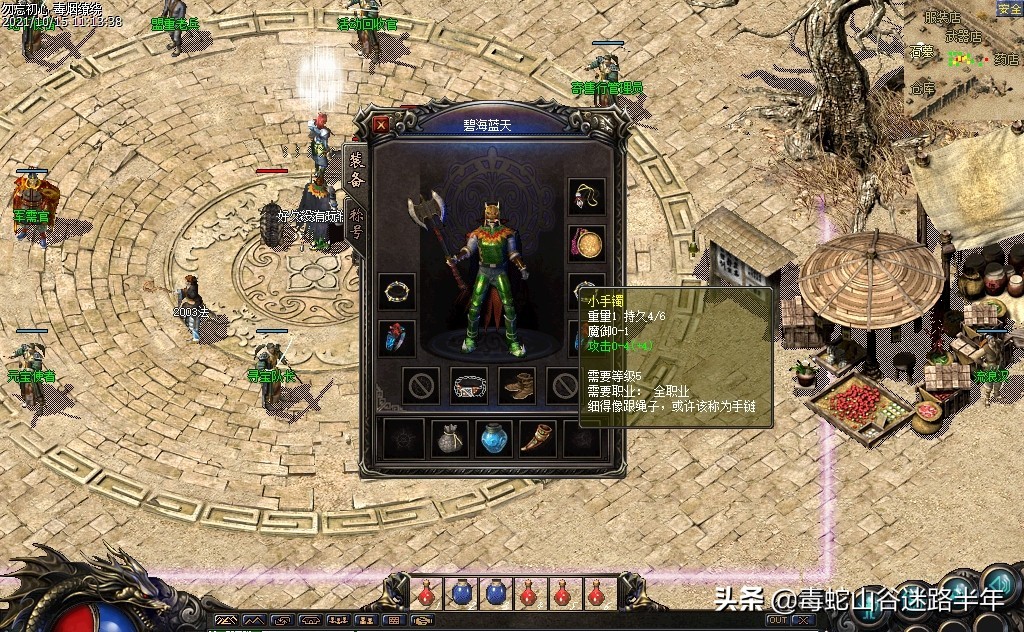This screenshot has height=632, width=1024.
Task: Click the 仓库 warehouse label on minimap
Action: coord(922,90)
